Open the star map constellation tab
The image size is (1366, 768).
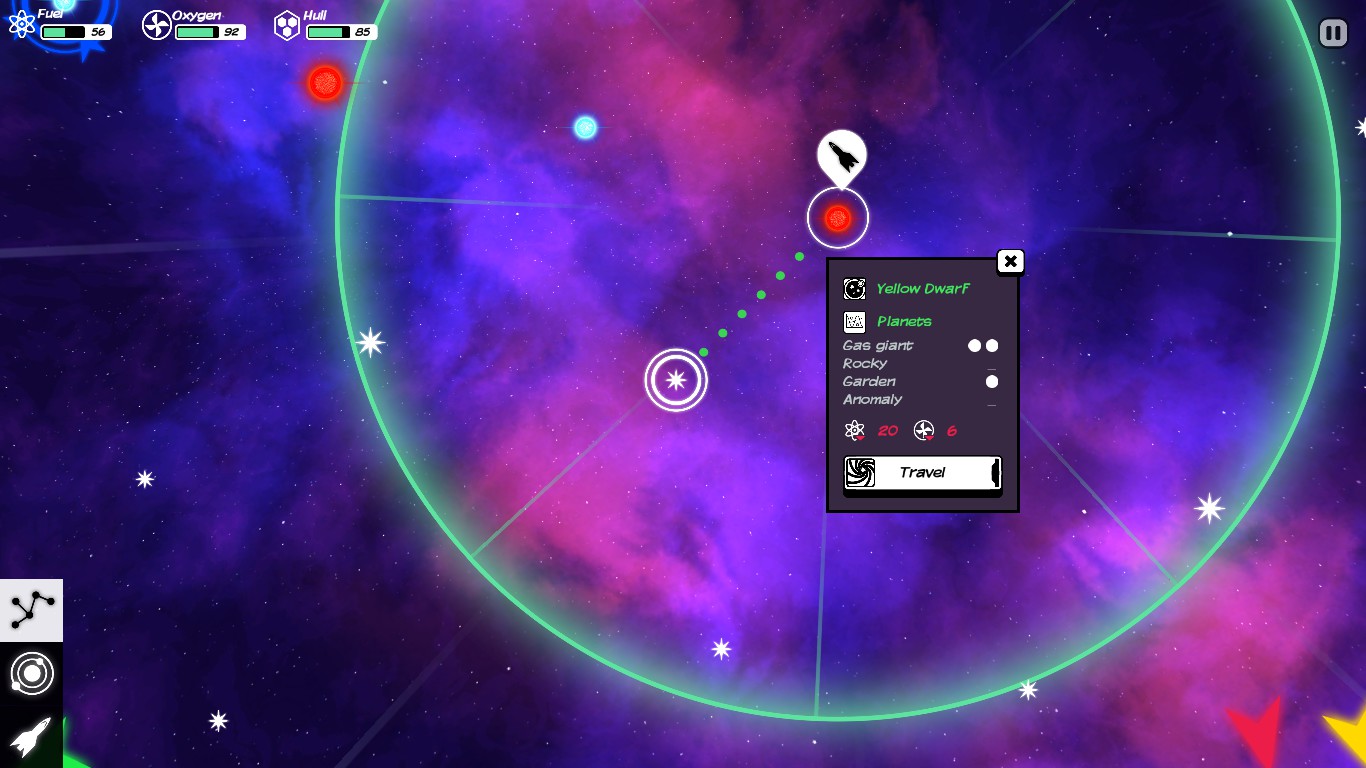pyautogui.click(x=31, y=610)
